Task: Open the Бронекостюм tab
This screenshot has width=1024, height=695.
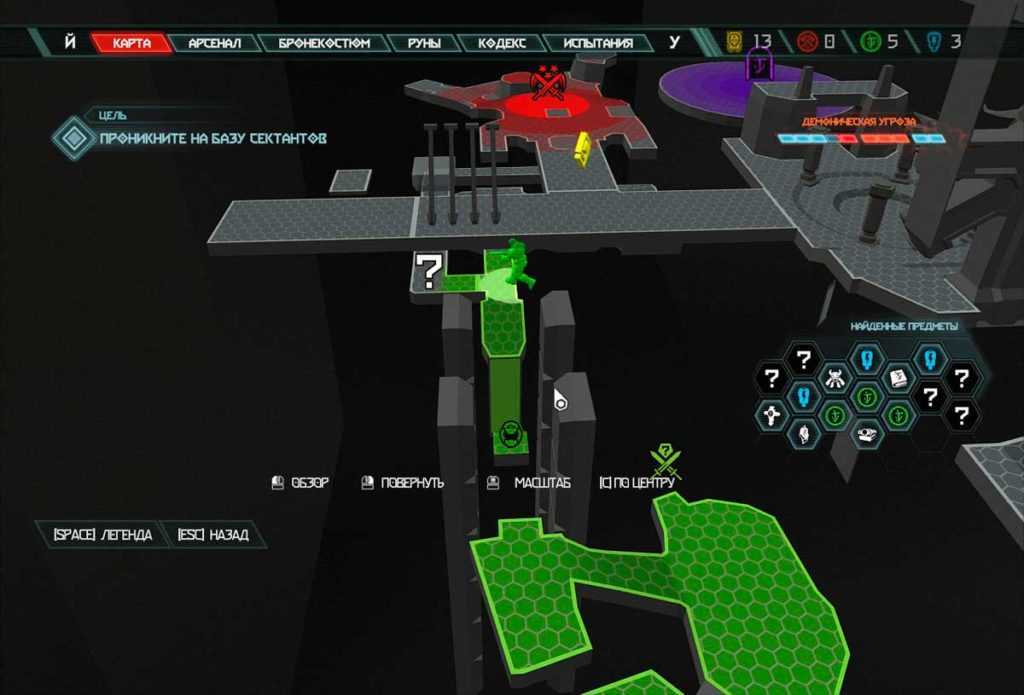Action: [x=324, y=43]
